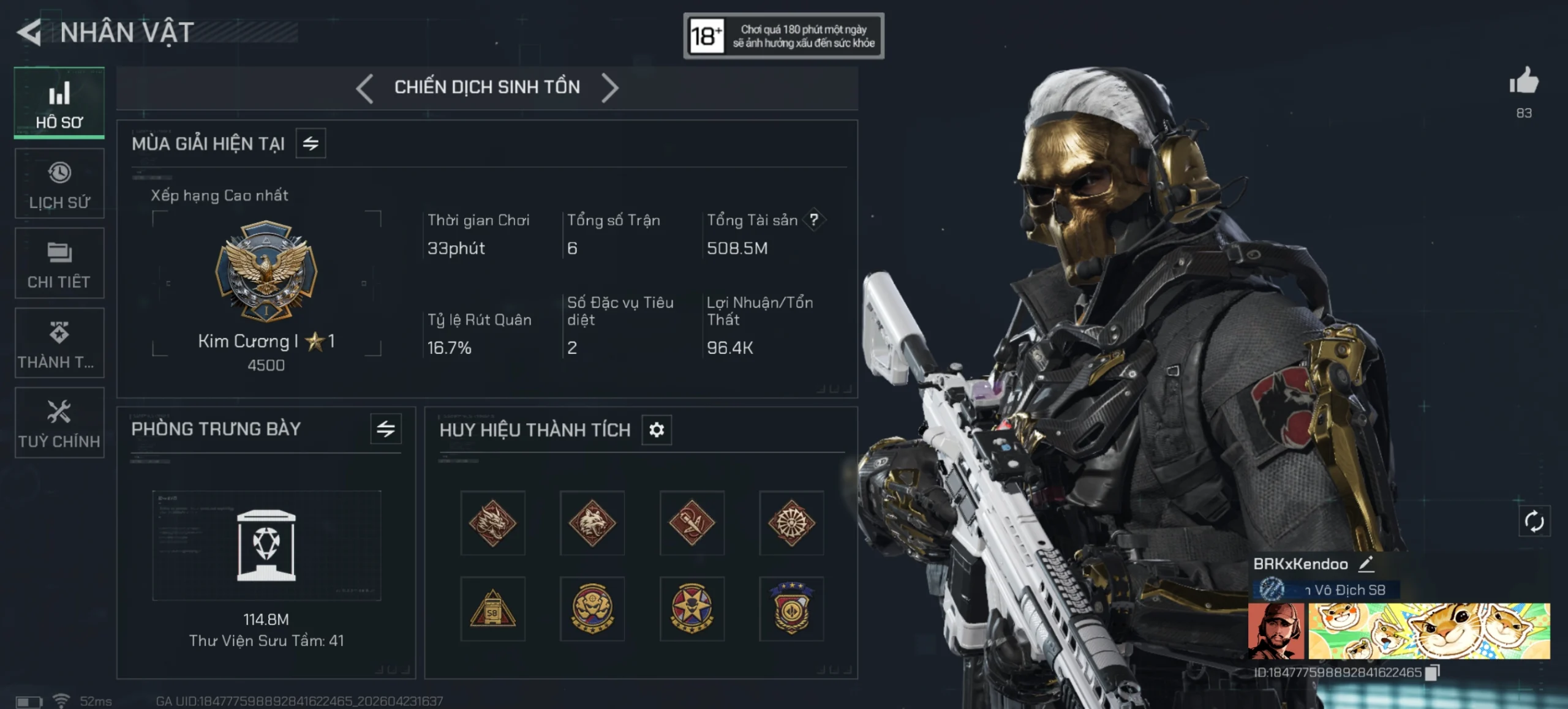Image resolution: width=1568 pixels, height=709 pixels.
Task: Open the LỊCH SỬ tab
Action: click(59, 184)
